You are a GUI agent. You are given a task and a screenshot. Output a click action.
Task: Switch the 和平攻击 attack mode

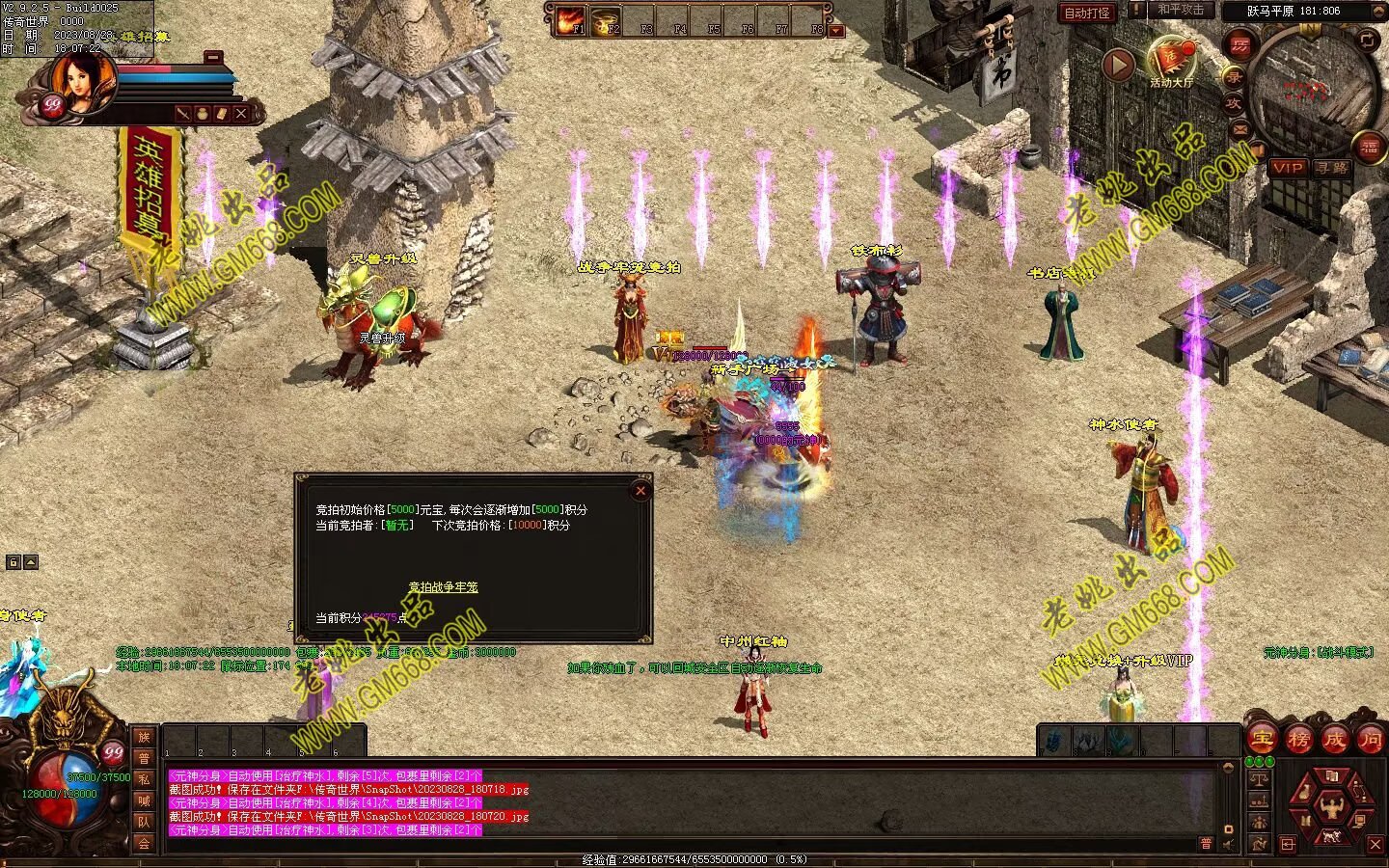[x=1181, y=10]
